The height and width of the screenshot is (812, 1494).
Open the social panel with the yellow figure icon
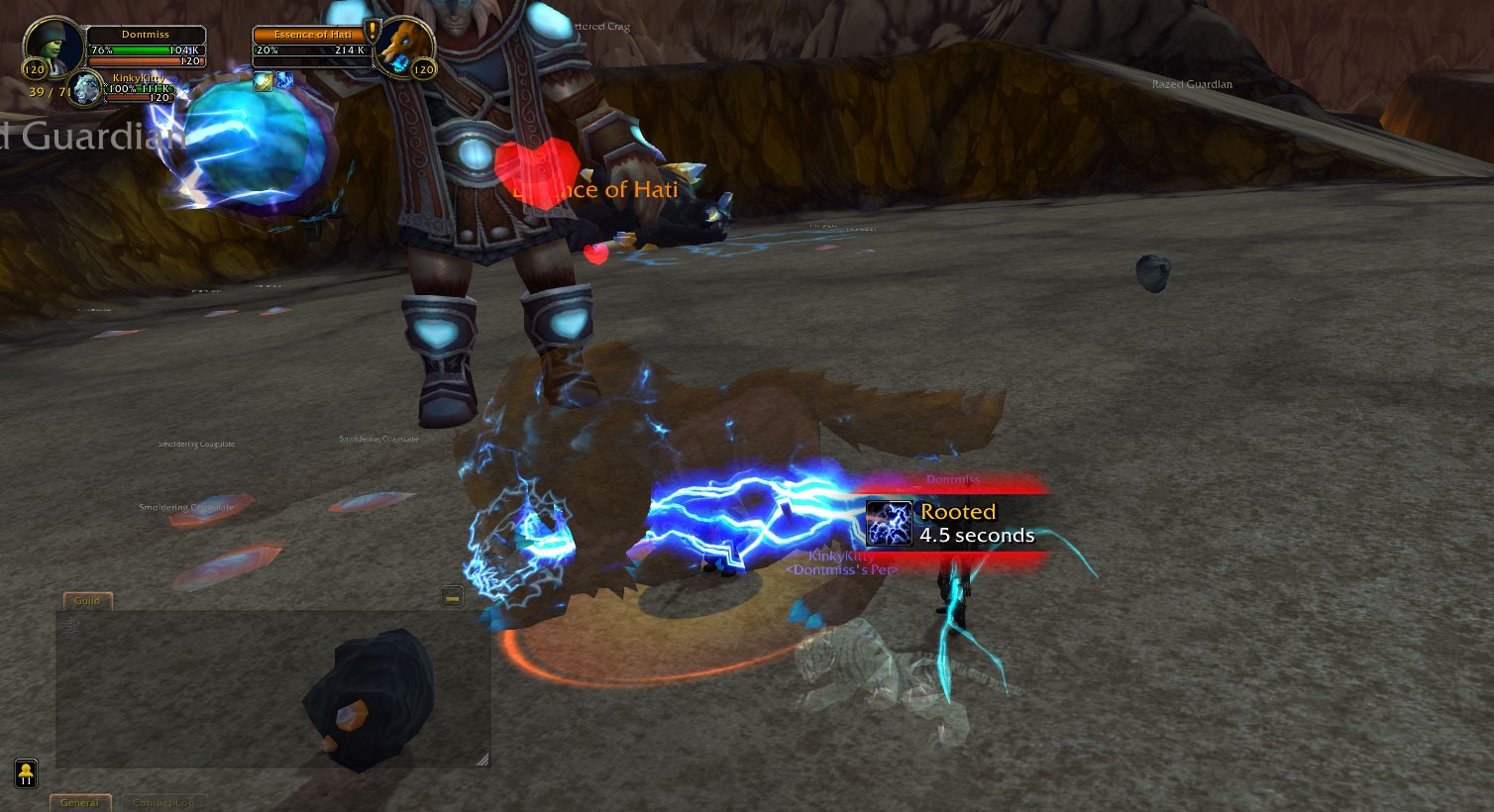[26, 772]
